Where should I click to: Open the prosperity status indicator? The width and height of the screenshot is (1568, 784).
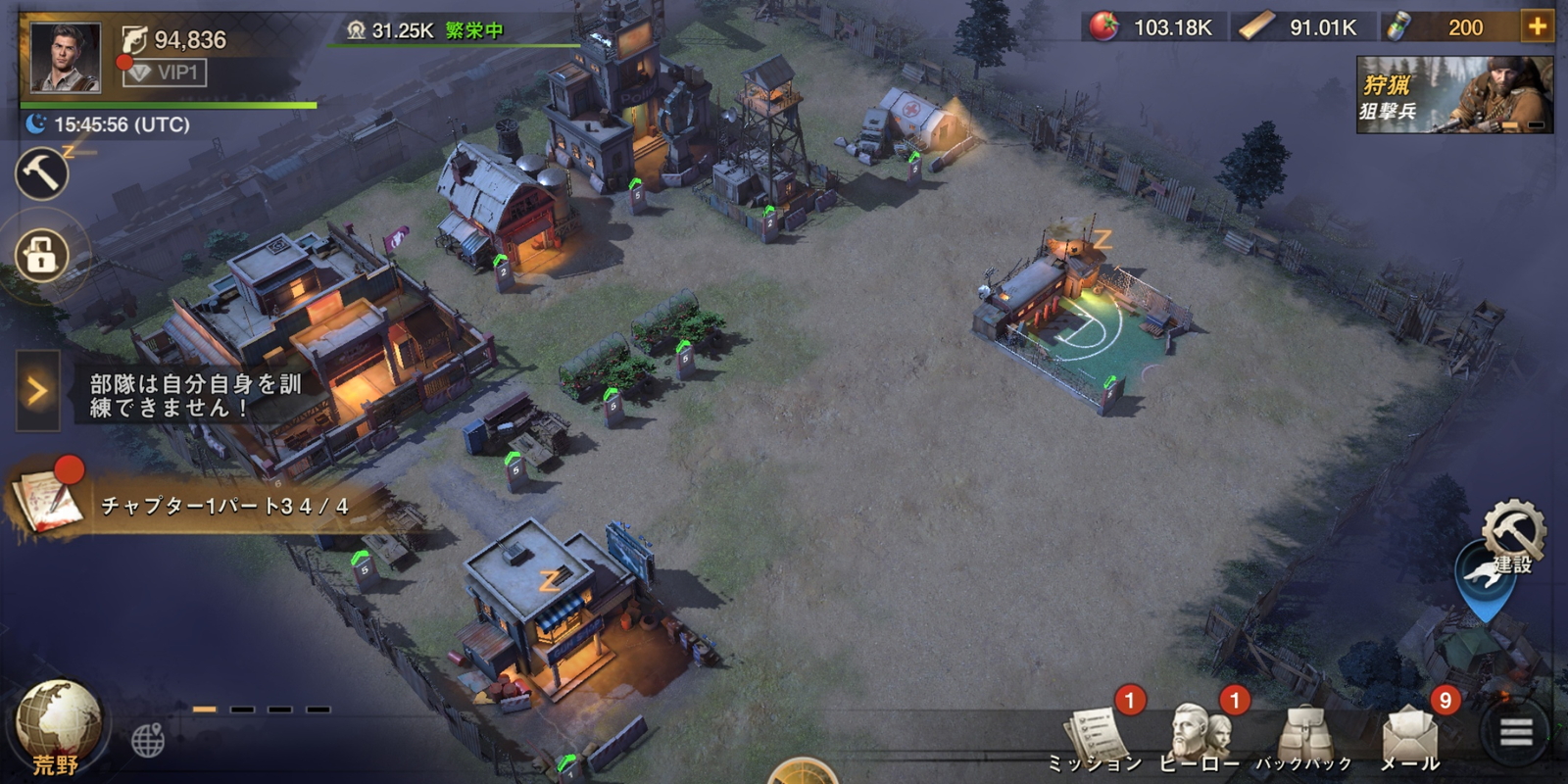pyautogui.click(x=425, y=30)
